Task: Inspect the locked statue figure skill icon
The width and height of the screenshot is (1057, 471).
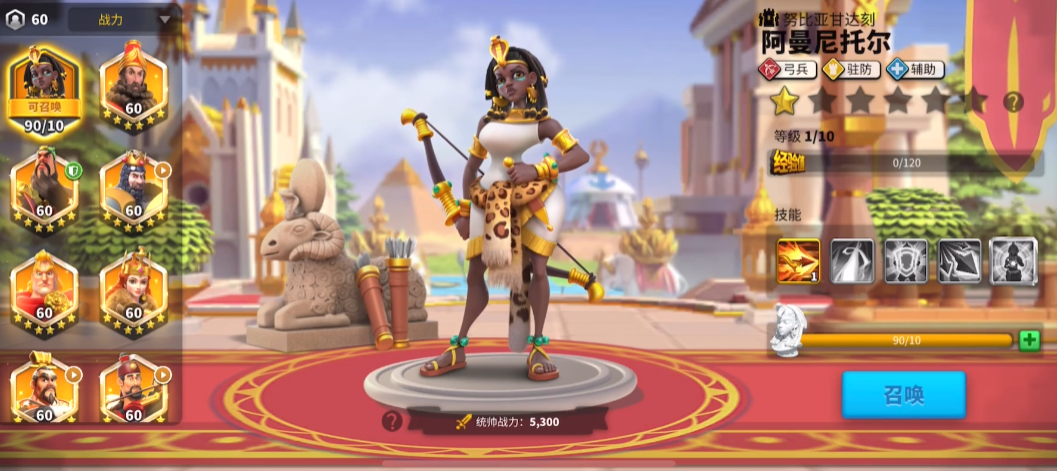Action: coord(1012,261)
